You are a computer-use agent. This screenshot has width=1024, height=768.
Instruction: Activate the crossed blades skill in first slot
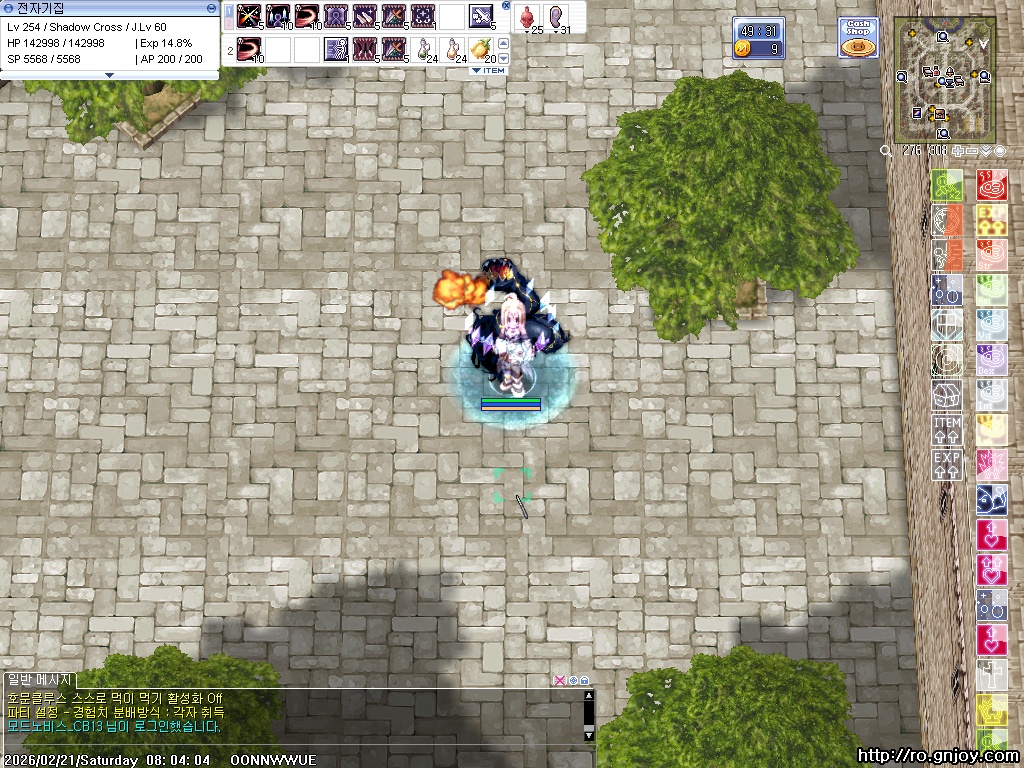click(x=249, y=17)
